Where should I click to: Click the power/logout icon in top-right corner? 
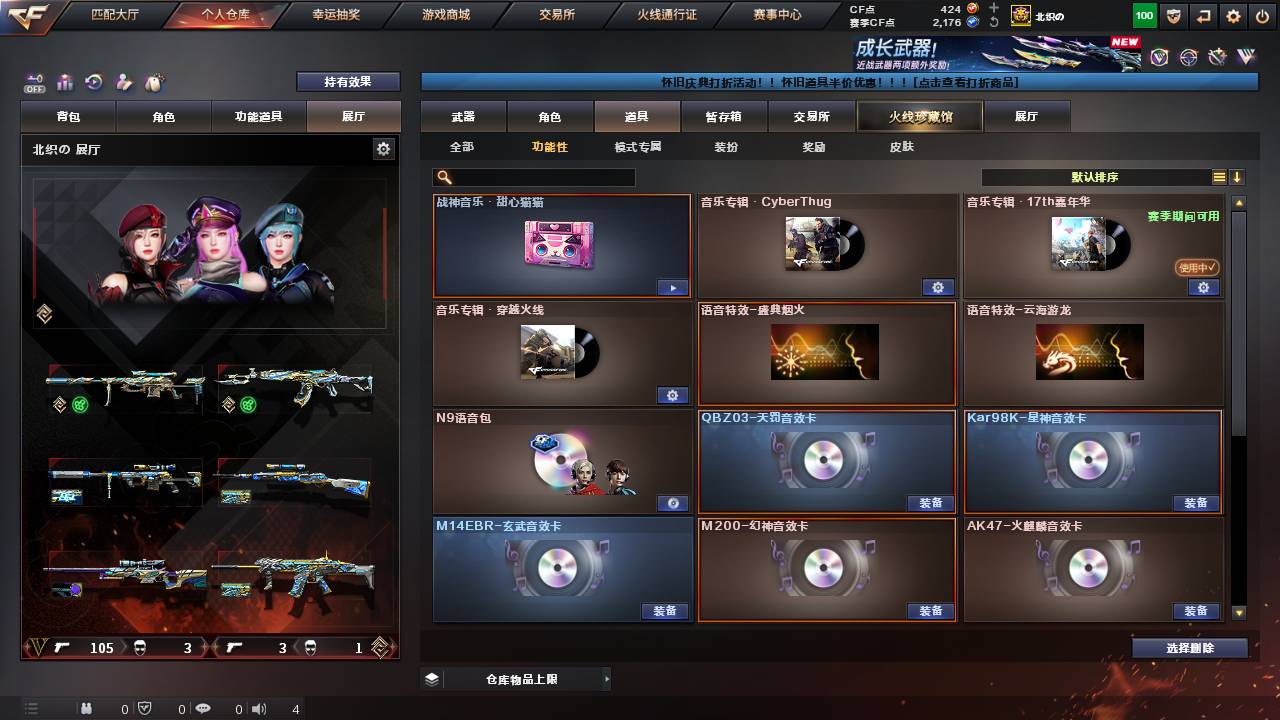pos(1262,15)
